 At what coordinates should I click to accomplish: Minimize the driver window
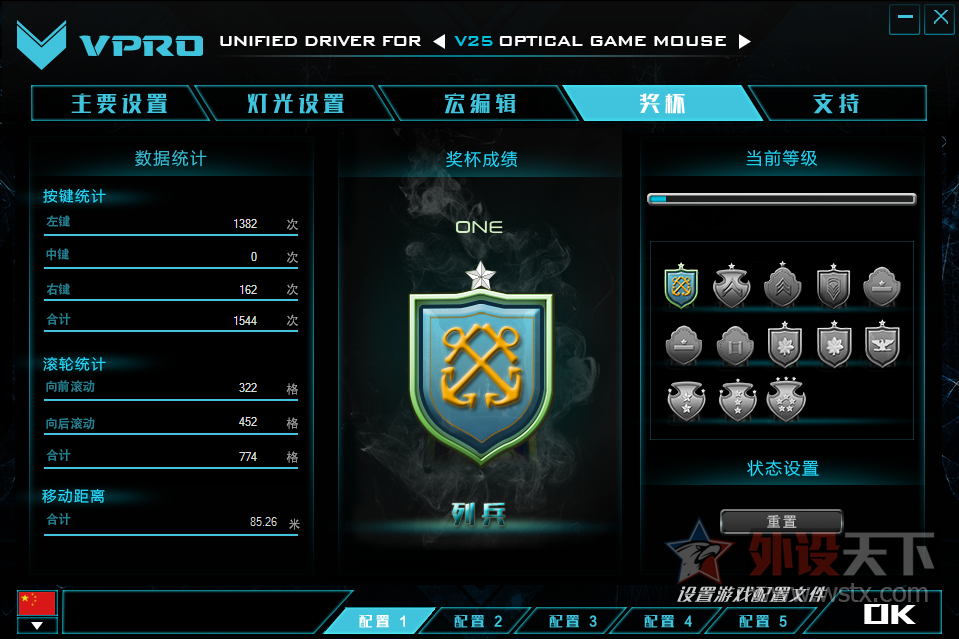(x=904, y=18)
